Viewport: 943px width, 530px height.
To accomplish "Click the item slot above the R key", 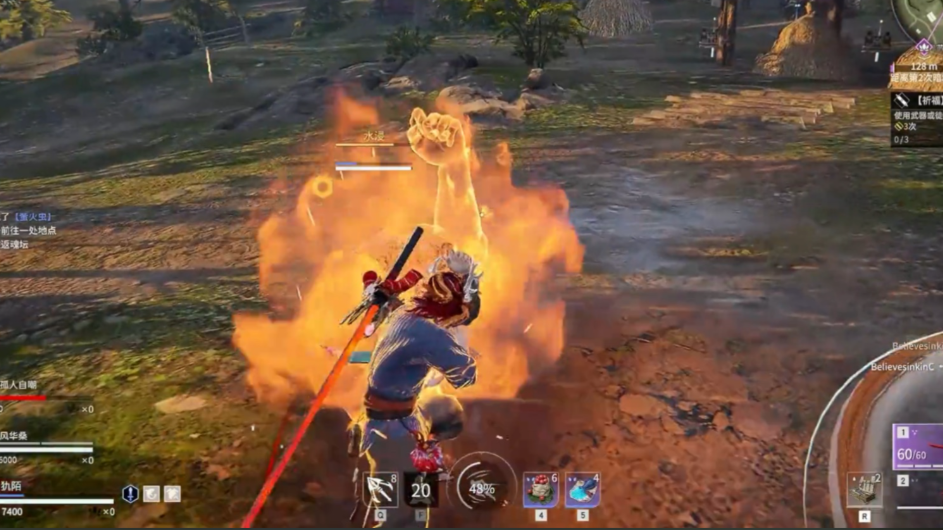I will click(x=864, y=489).
